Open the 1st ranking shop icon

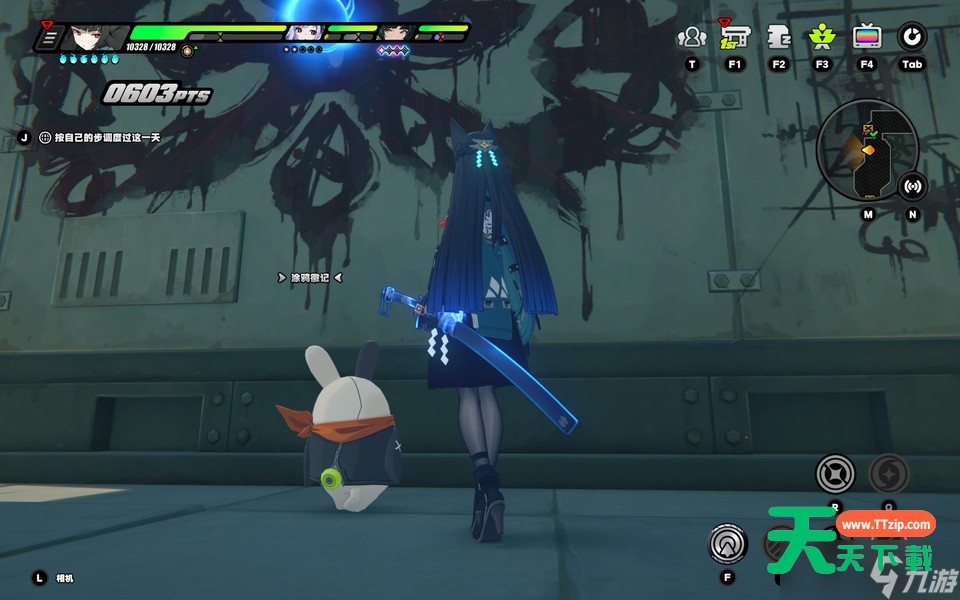tap(735, 38)
